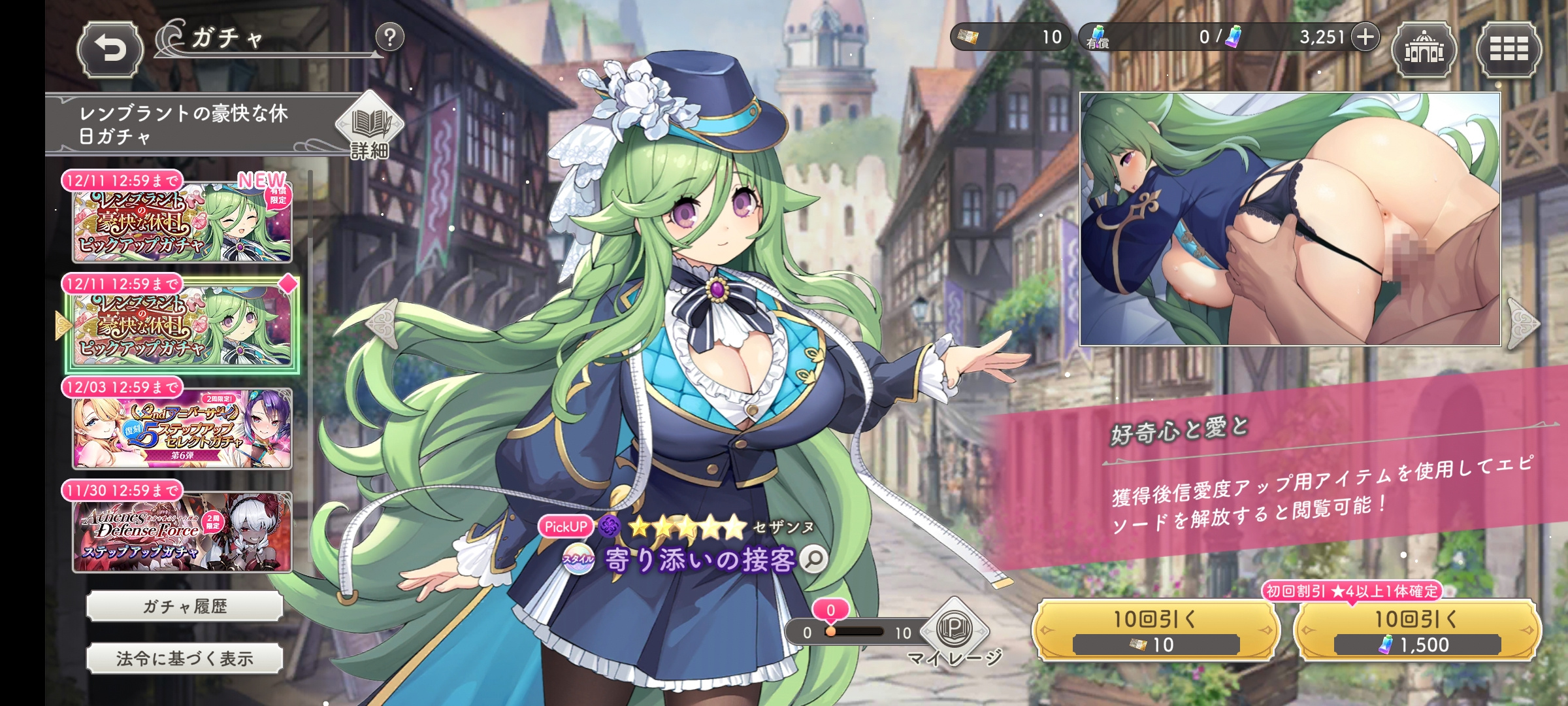The image size is (1568, 706).
Task: Return home via the building icon
Action: tap(1424, 50)
